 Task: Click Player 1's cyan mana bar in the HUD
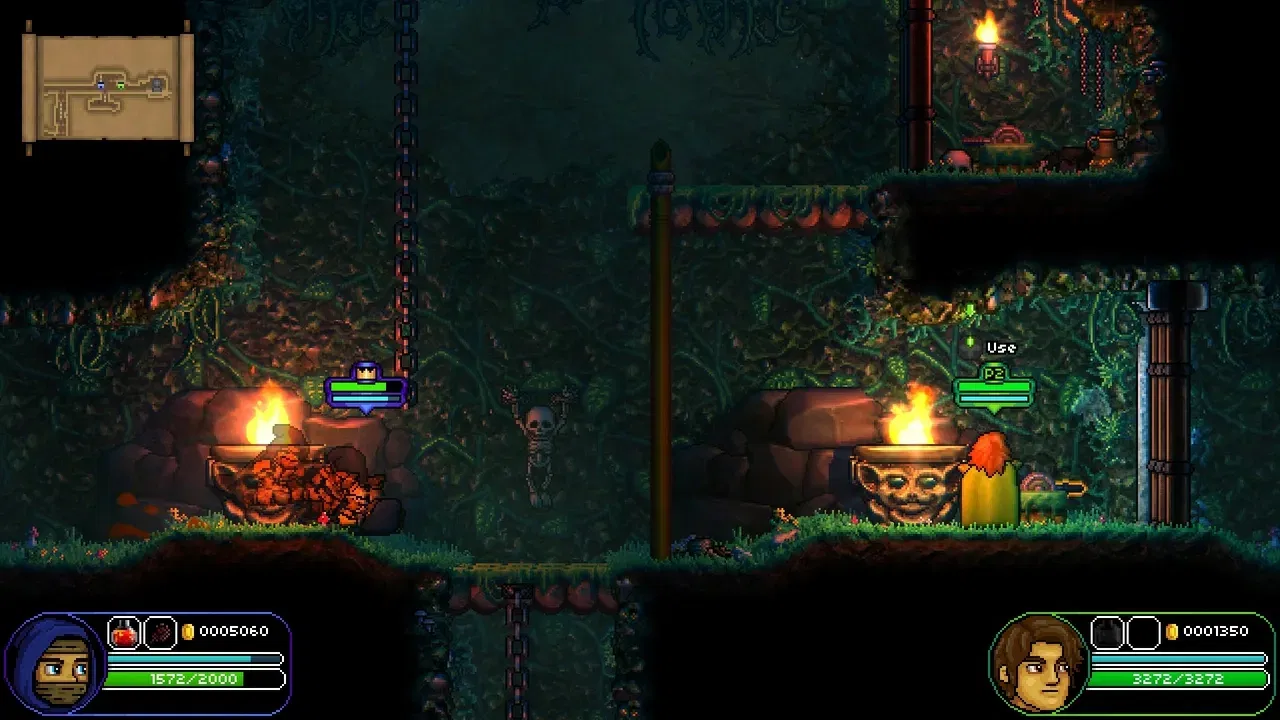tap(180, 657)
